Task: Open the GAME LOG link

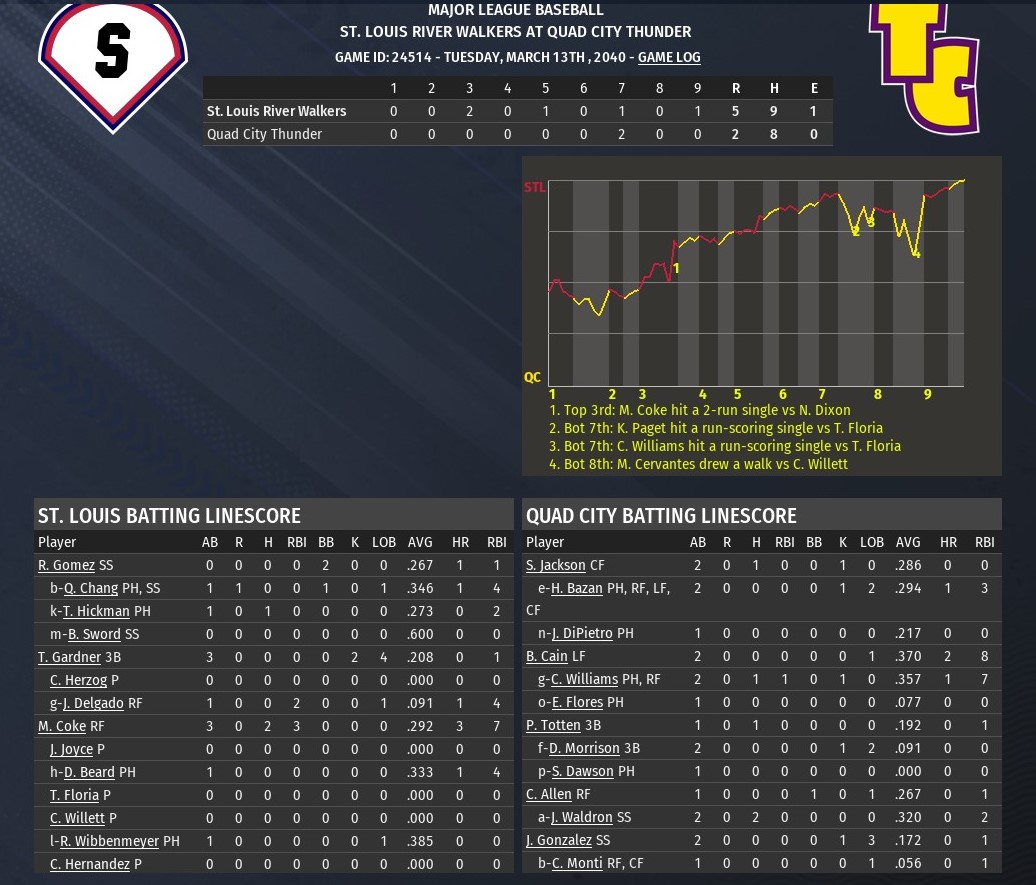Action: (x=669, y=58)
